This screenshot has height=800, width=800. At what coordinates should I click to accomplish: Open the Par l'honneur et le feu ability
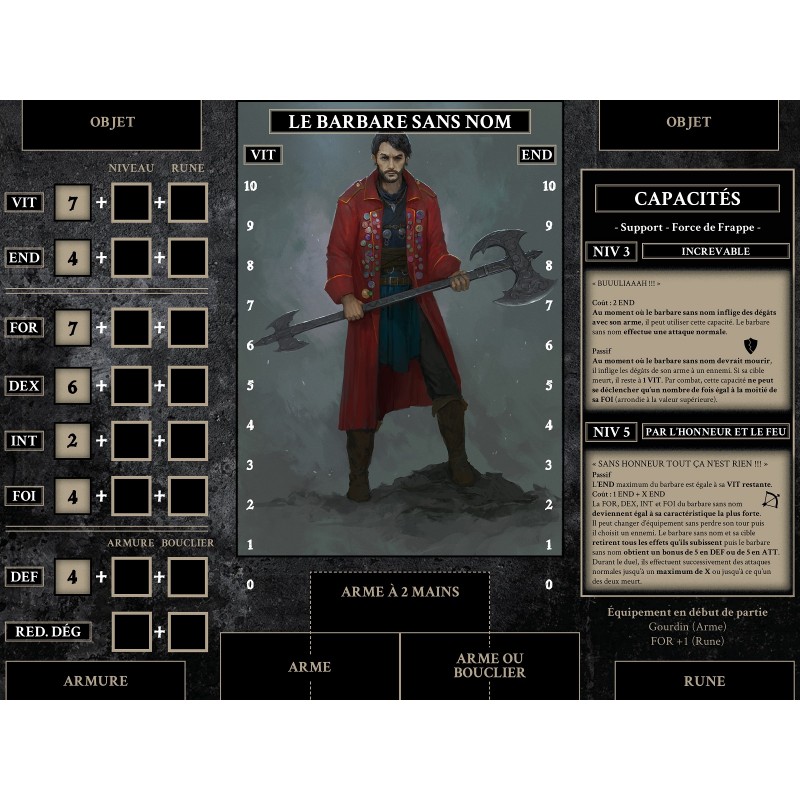tap(715, 432)
